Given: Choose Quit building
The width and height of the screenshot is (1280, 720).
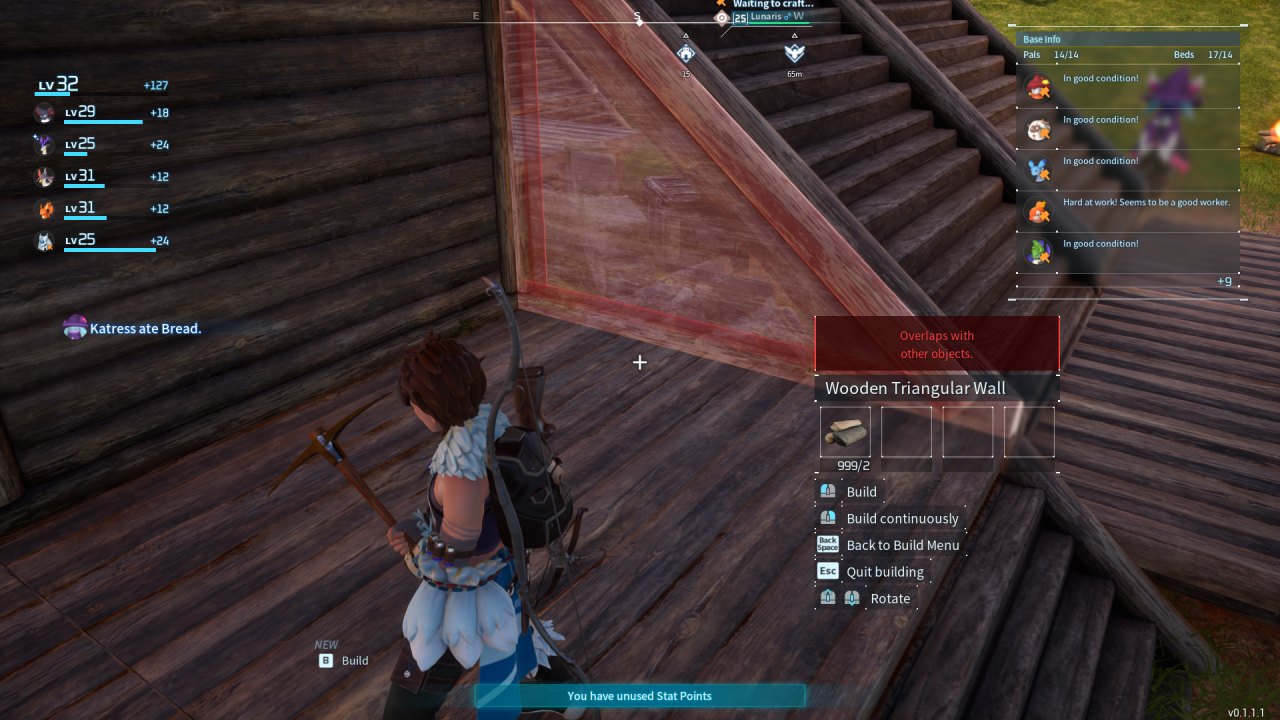Looking at the screenshot, I should click(x=884, y=571).
